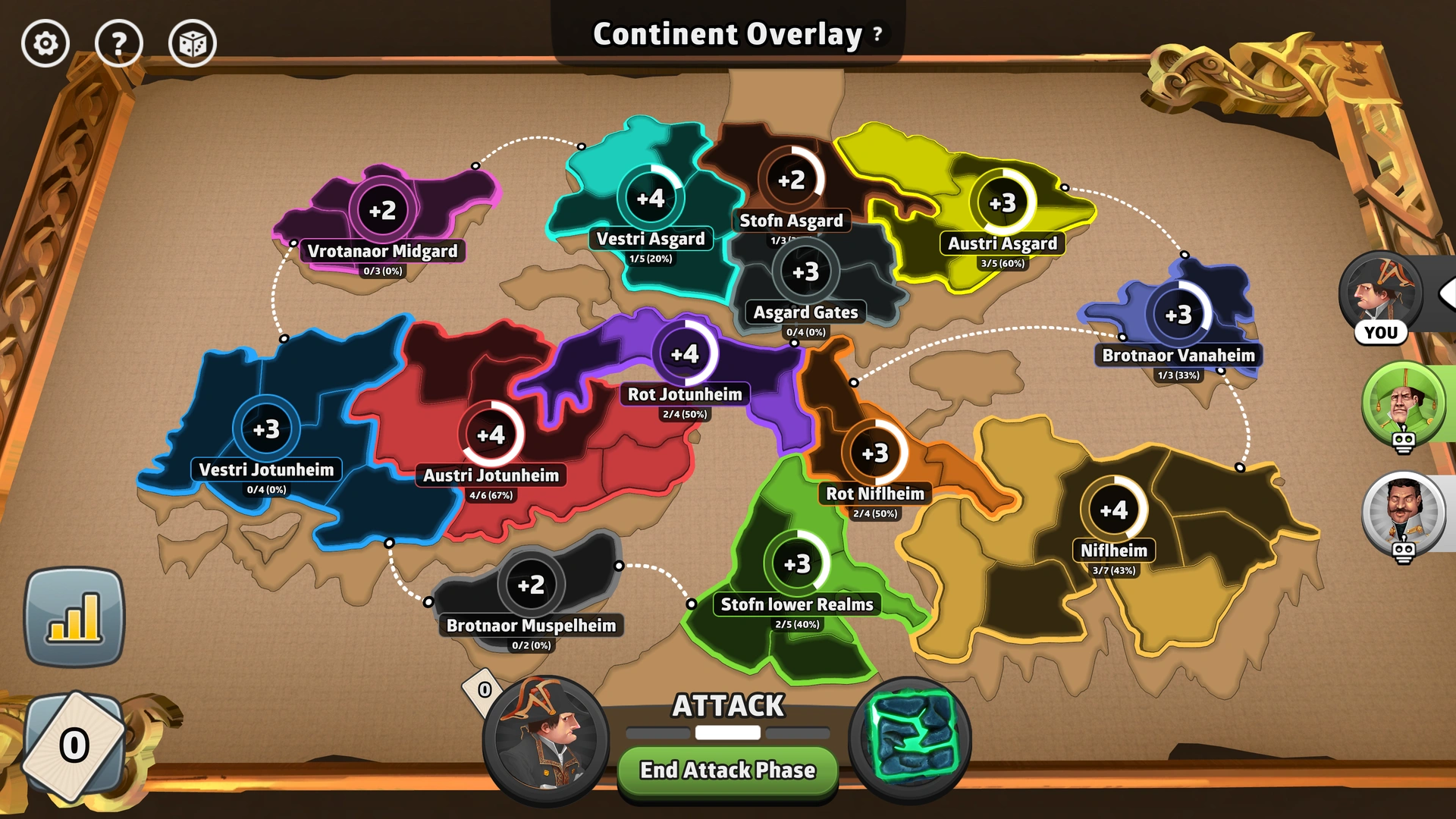The width and height of the screenshot is (1456, 819).
Task: Click the attack phase progress bar segment
Action: (x=726, y=733)
